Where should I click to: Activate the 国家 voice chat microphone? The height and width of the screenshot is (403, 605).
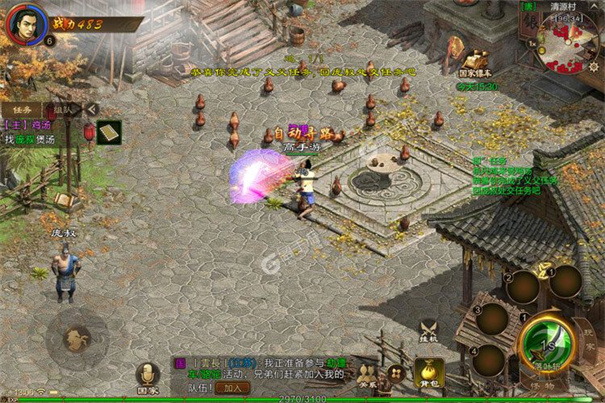146,373
